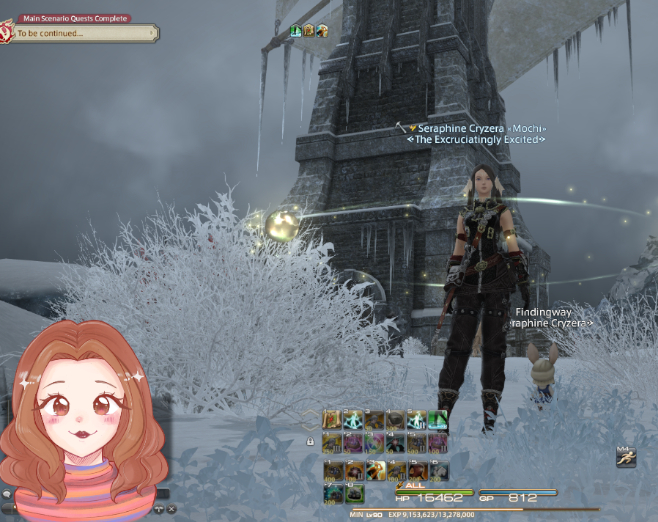Image resolution: width=658 pixels, height=522 pixels.
Task: Select the green status buff icon
Action: click(x=296, y=31)
